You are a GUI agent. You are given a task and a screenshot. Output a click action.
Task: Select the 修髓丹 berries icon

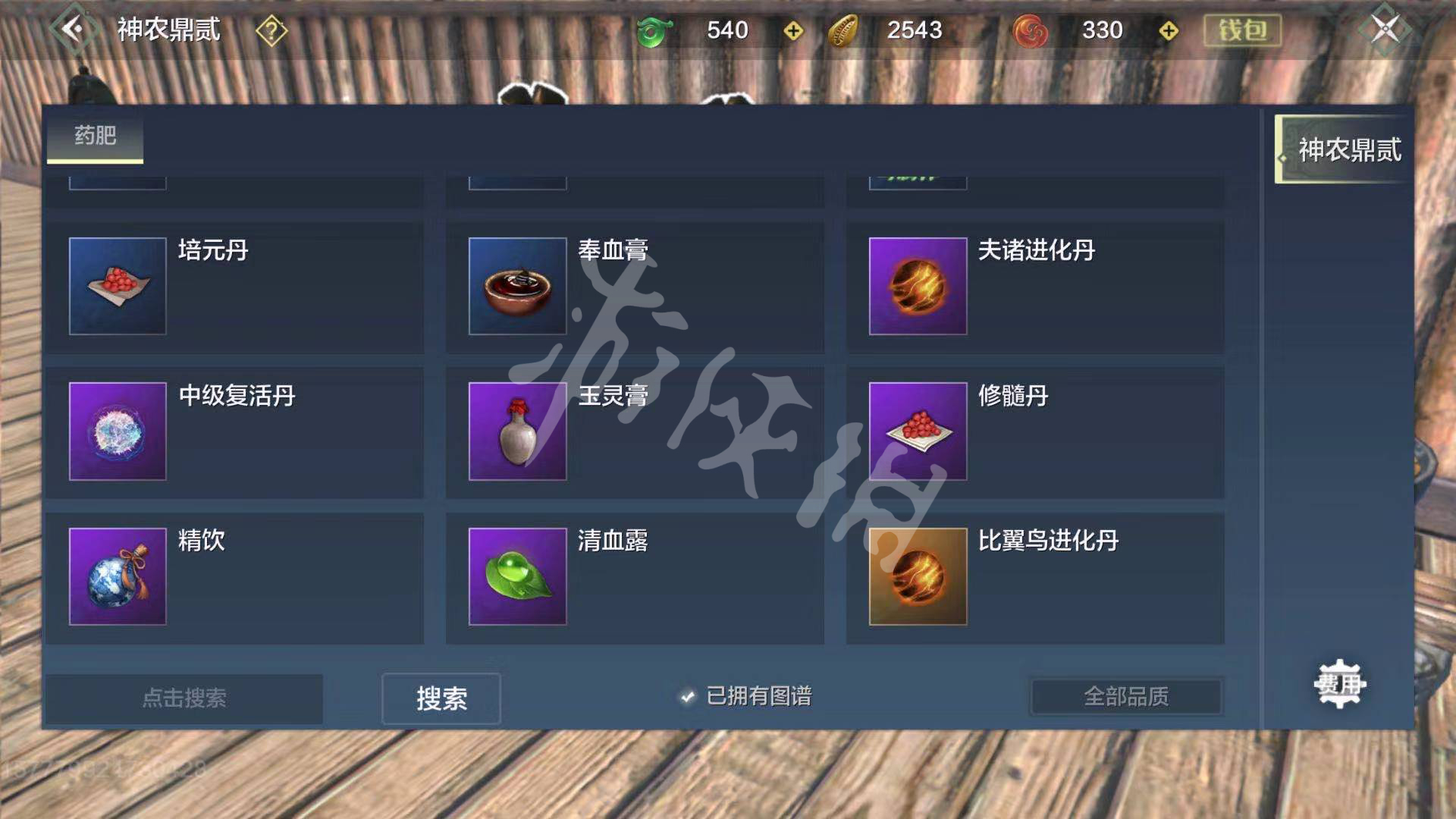[x=918, y=431]
